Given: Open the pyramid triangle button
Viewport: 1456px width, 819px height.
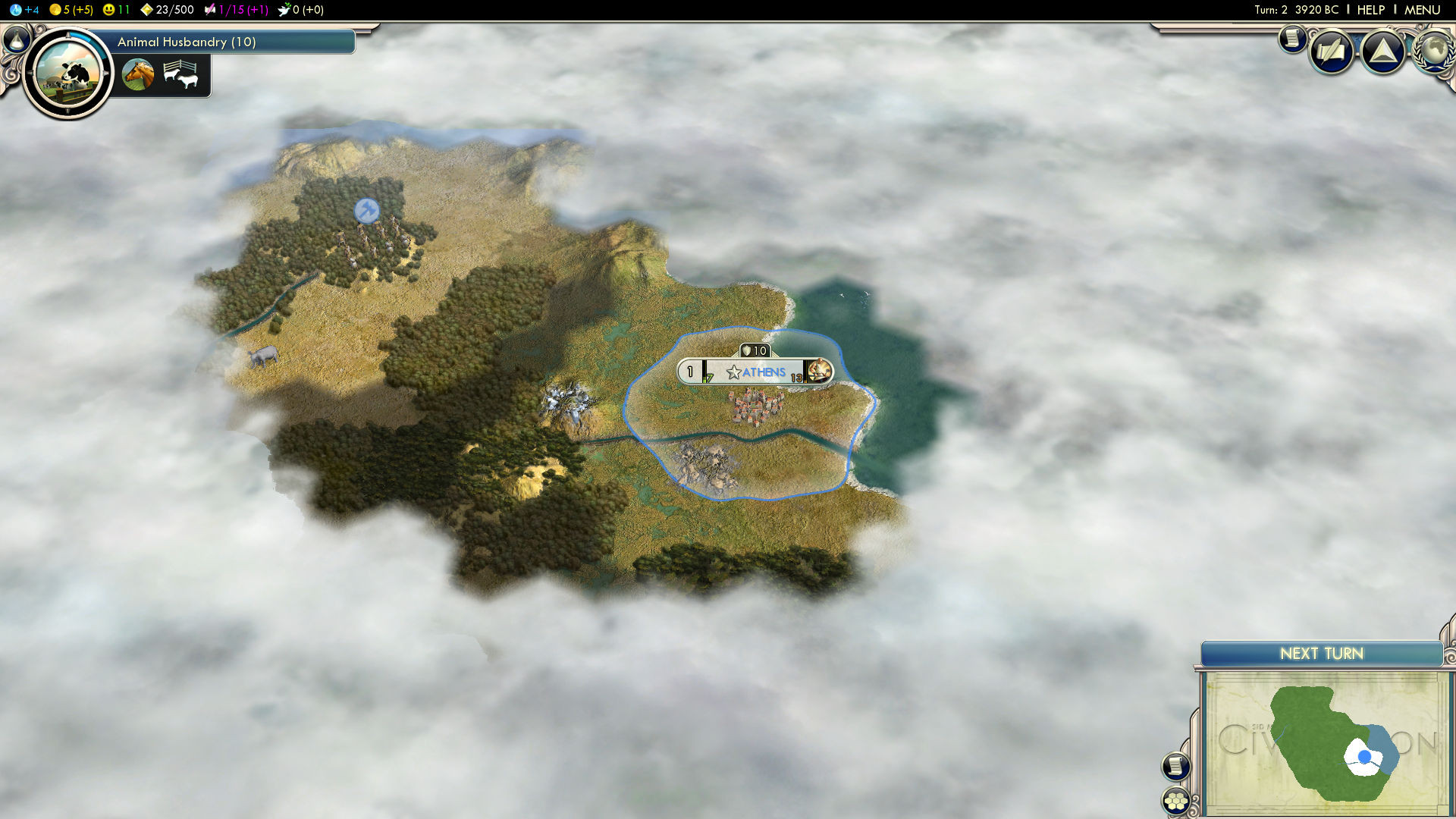Looking at the screenshot, I should tap(1383, 52).
